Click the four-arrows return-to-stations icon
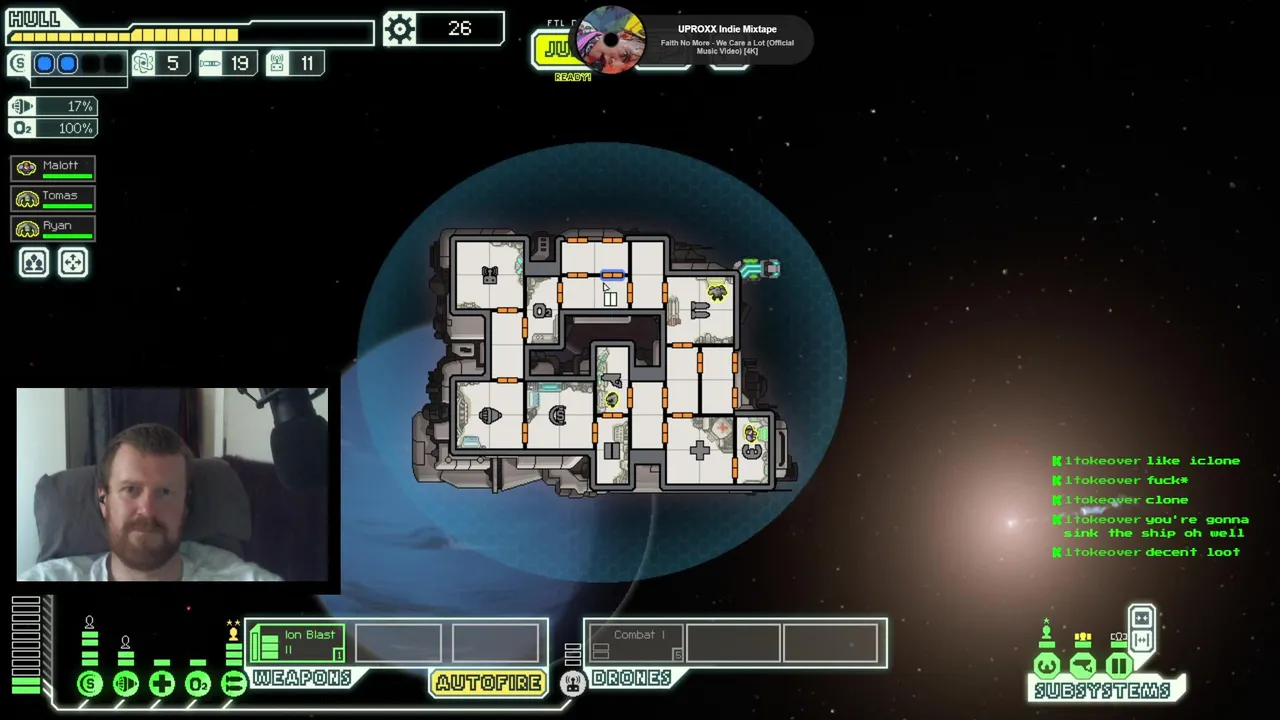Viewport: 1280px width, 720px height. coord(73,263)
